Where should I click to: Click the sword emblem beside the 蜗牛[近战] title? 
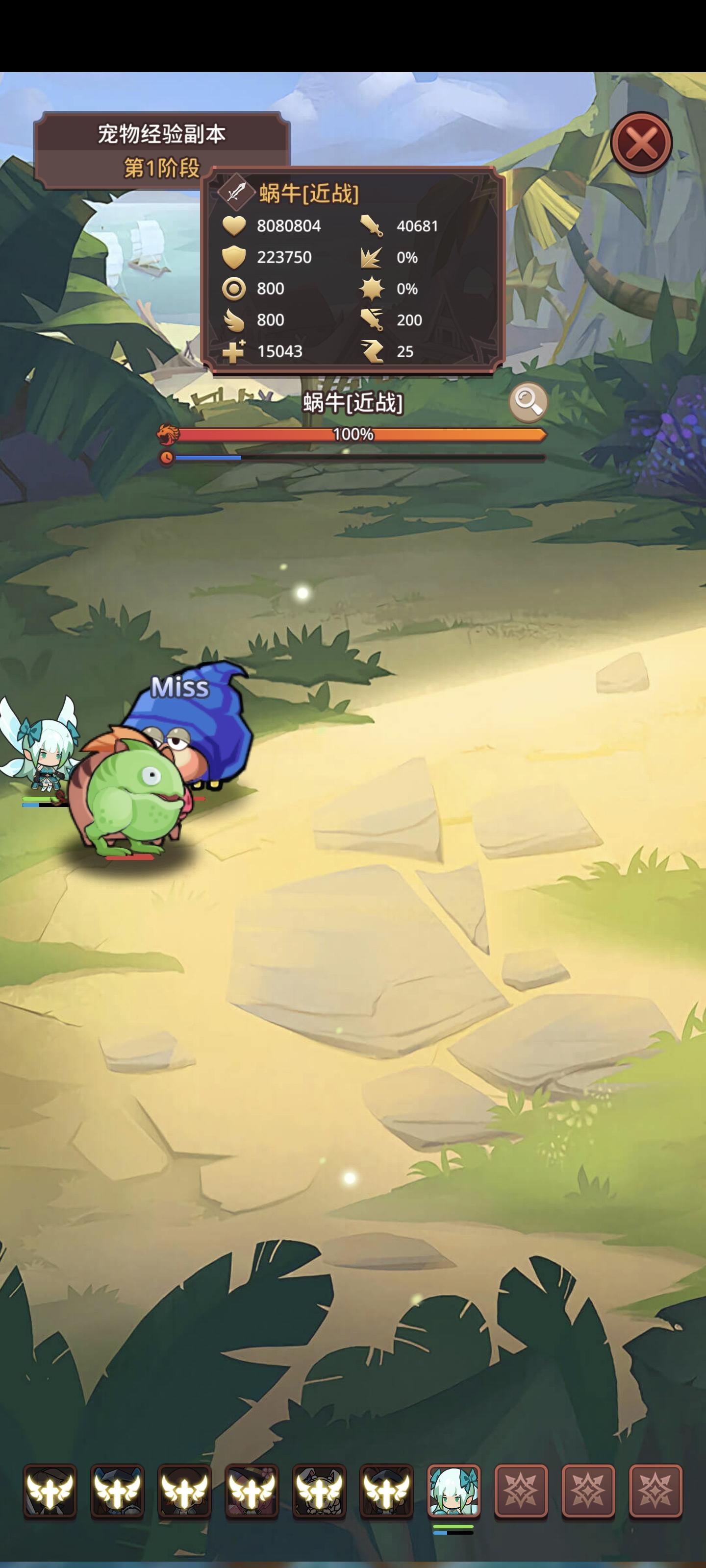tap(234, 191)
